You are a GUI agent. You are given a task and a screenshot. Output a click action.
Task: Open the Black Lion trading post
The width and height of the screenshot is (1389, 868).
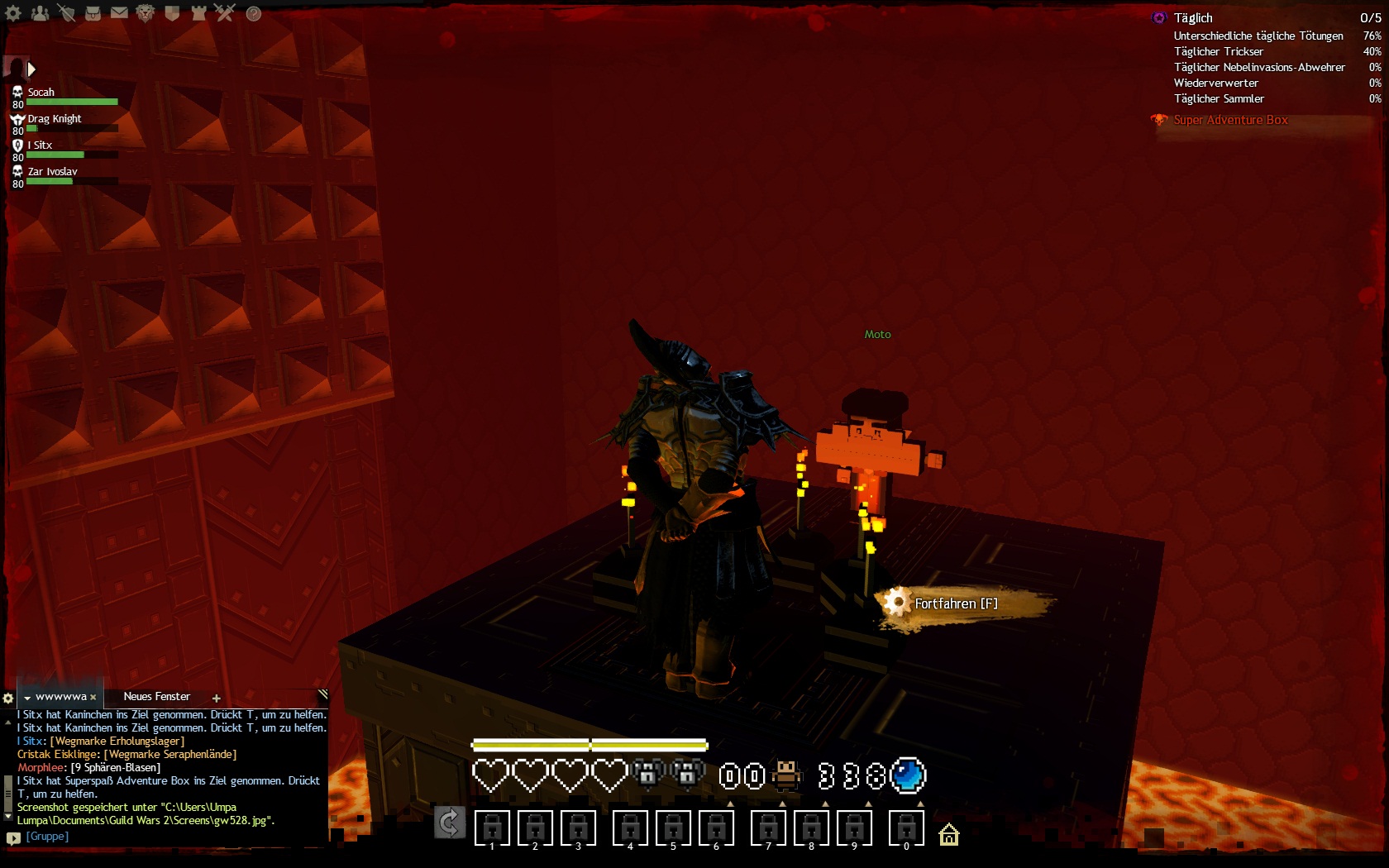pos(146,13)
